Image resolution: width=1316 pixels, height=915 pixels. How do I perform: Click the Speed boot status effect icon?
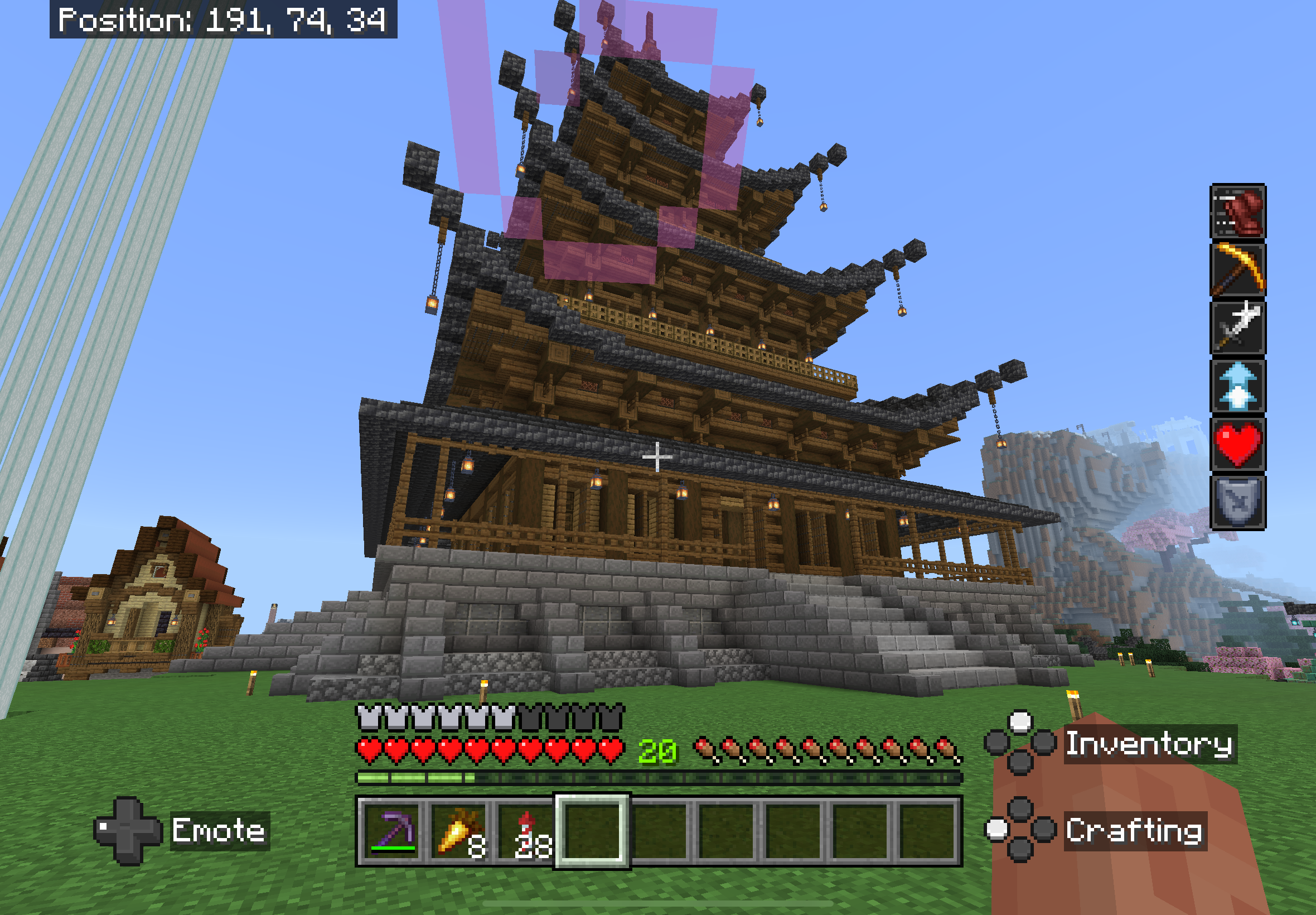[1237, 211]
